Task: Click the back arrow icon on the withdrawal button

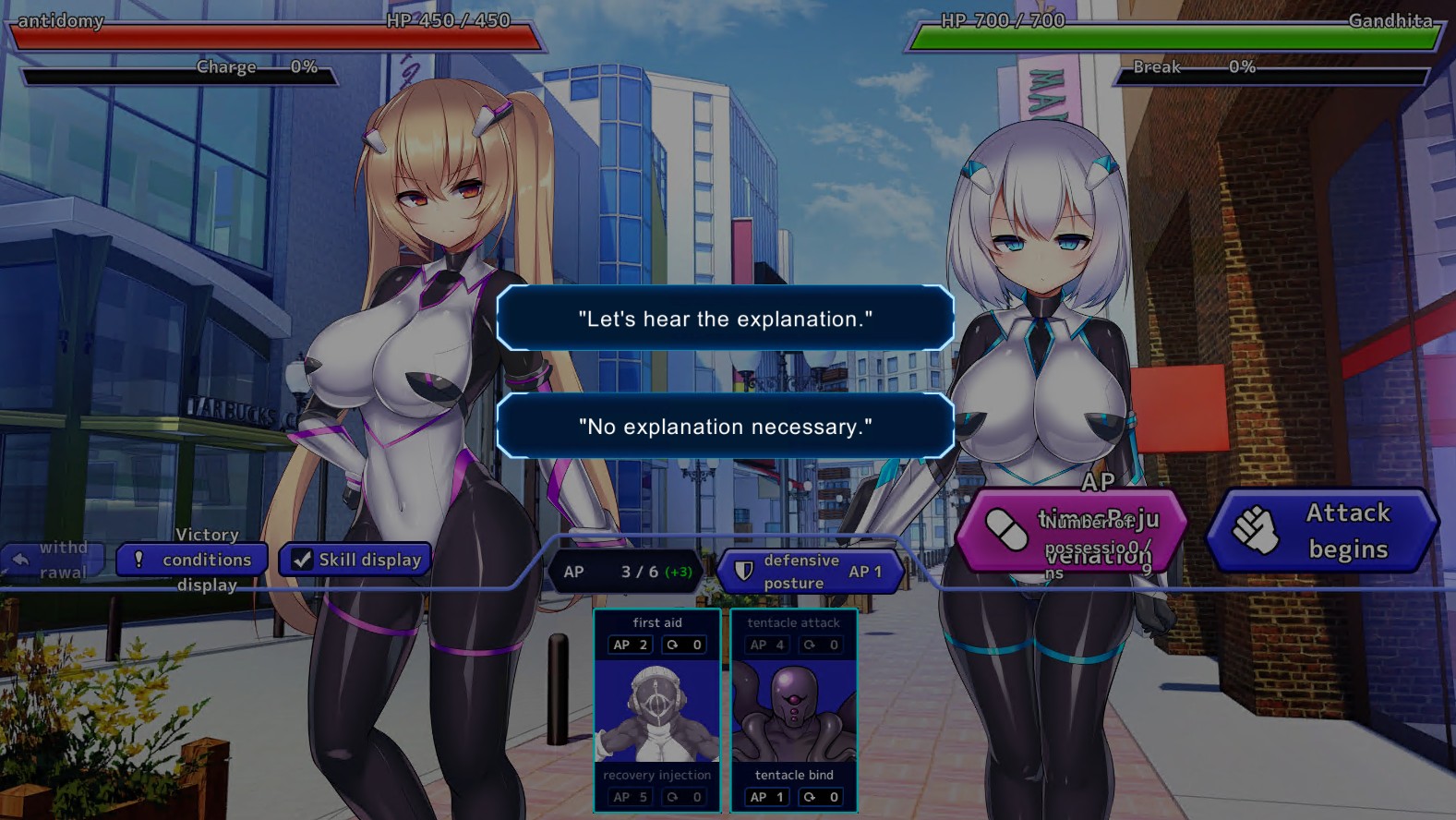Action: 21,558
